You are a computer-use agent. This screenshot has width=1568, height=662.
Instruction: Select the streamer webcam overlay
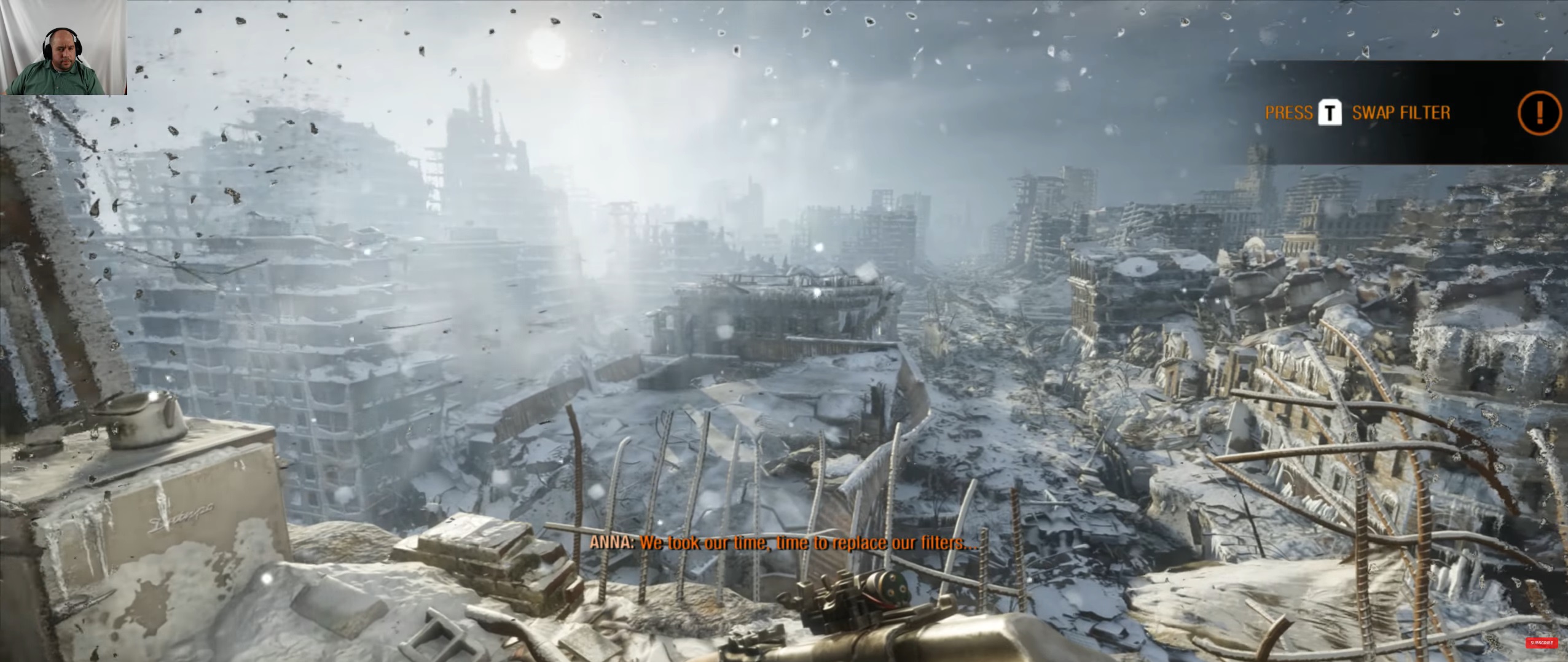(63, 47)
